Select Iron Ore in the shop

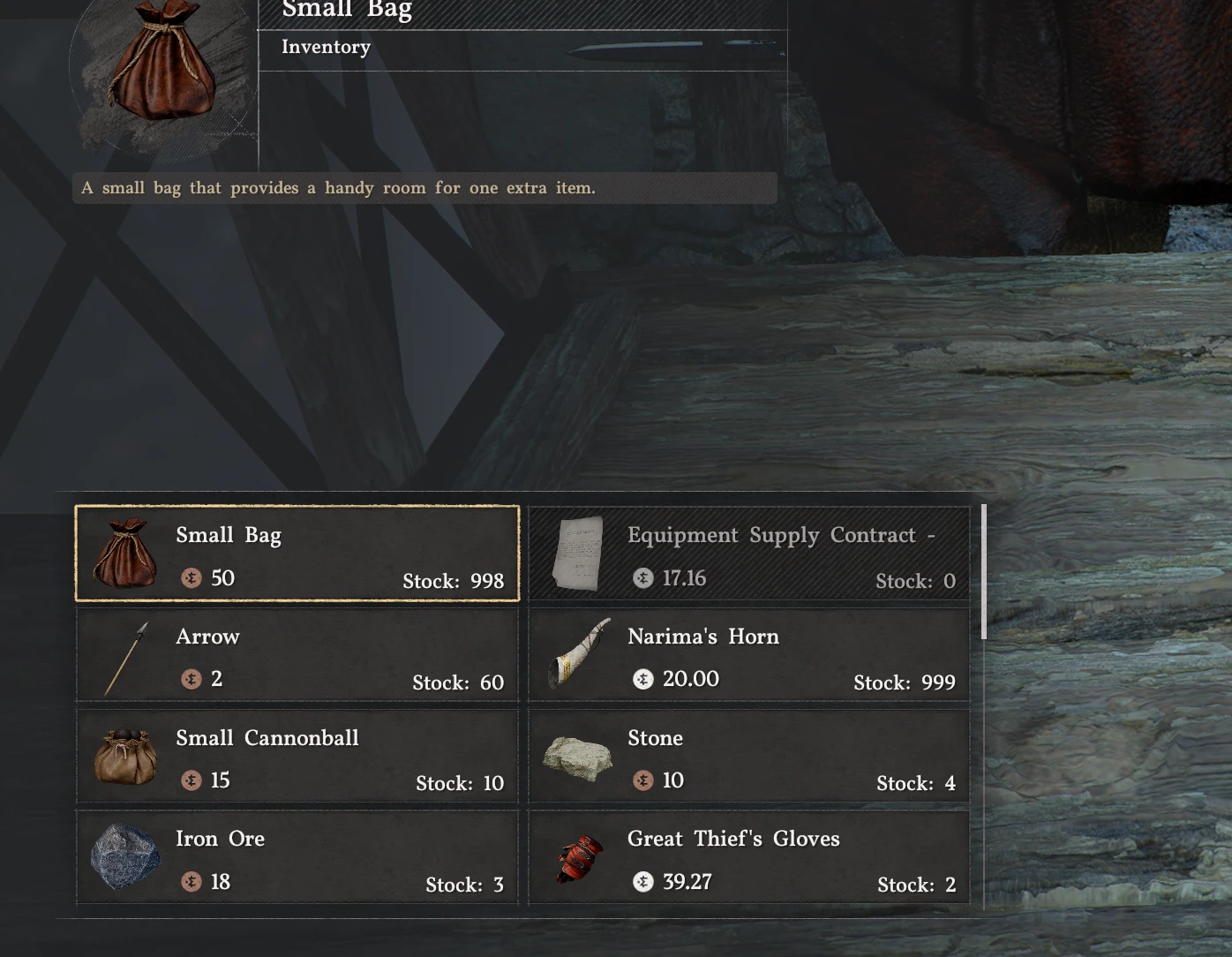(297, 858)
